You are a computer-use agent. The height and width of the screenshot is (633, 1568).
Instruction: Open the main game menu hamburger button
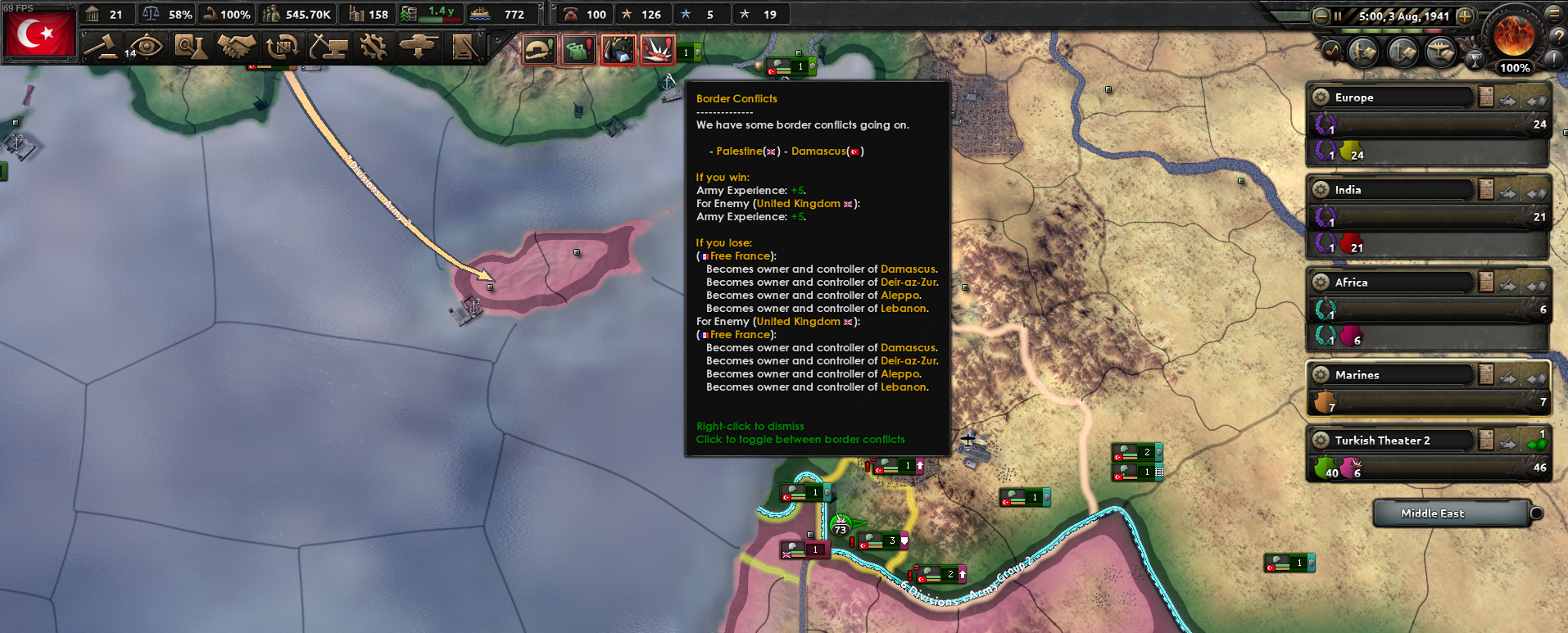[x=1555, y=14]
